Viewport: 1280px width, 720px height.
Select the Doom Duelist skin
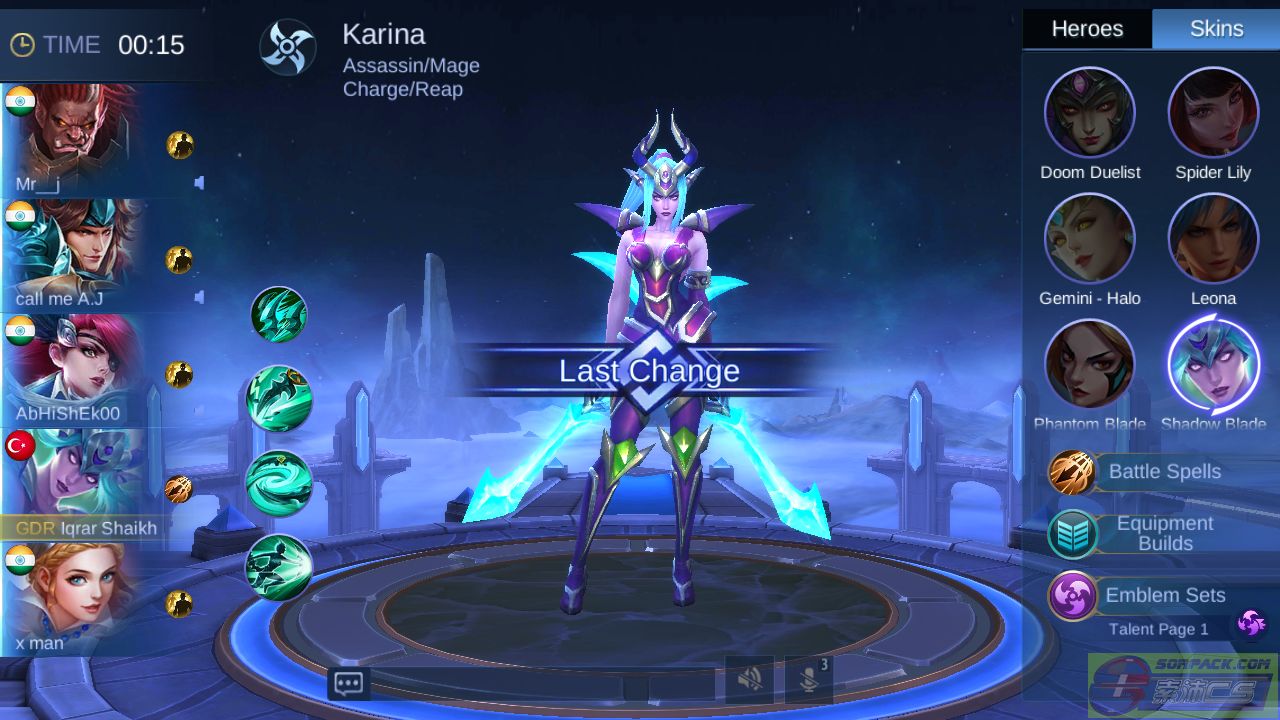(x=1089, y=113)
